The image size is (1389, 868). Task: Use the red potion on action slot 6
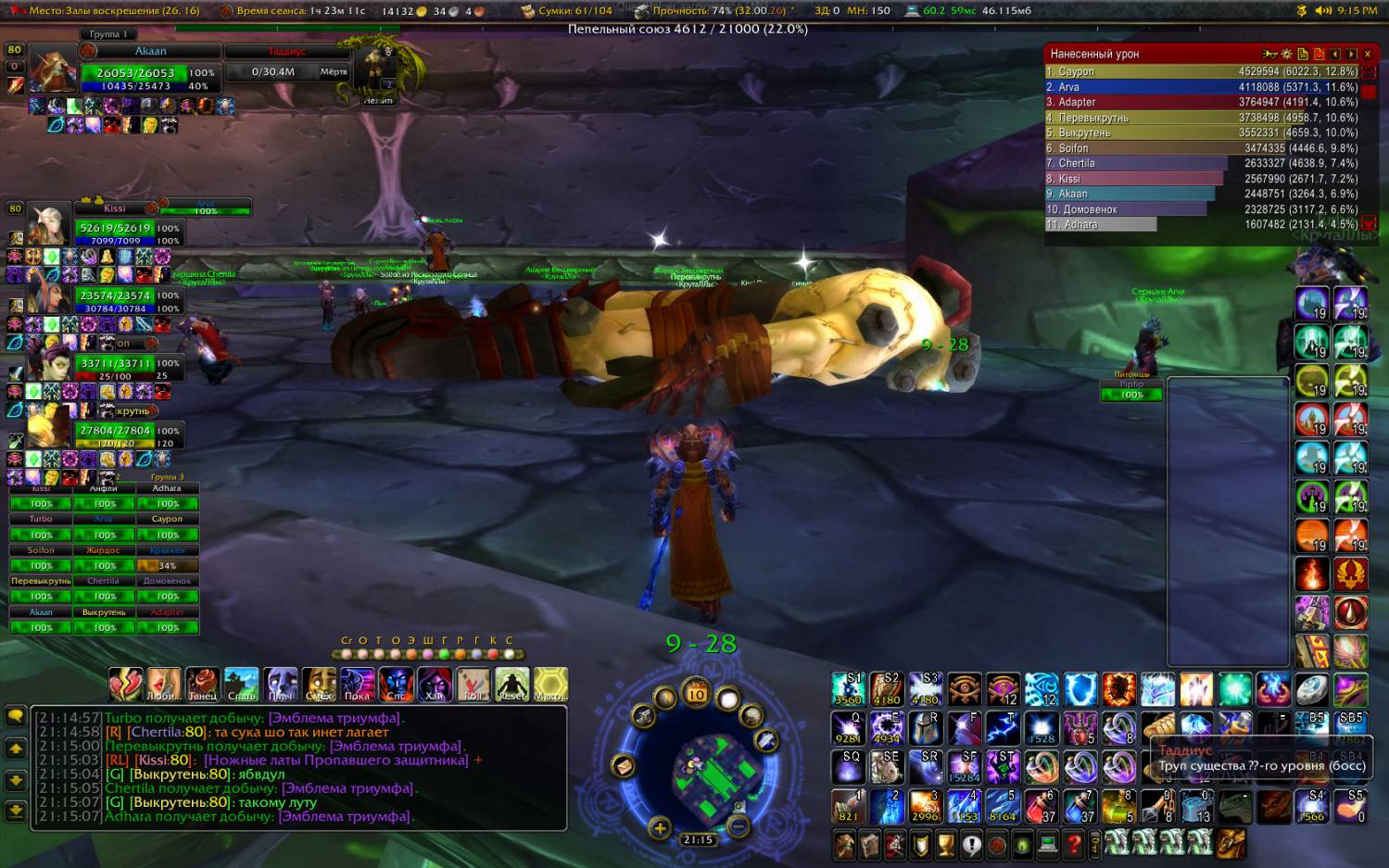[1042, 806]
